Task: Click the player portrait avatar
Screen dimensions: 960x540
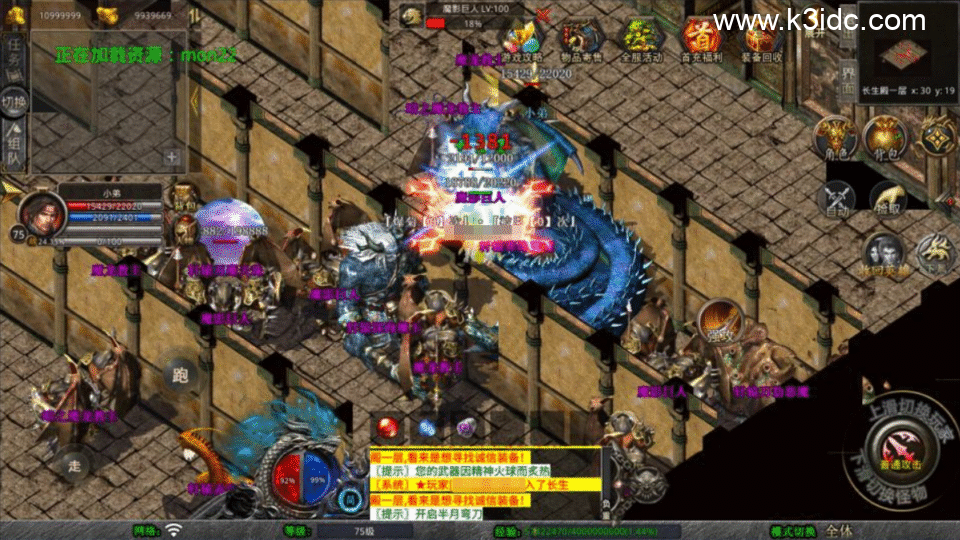Action: coord(36,213)
